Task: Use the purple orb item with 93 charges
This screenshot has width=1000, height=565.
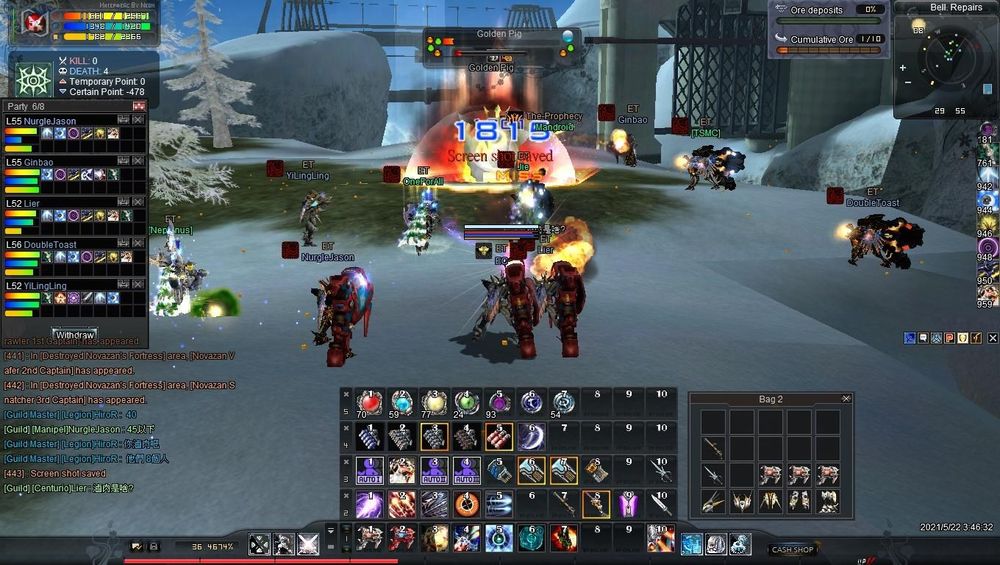Action: pyautogui.click(x=499, y=402)
